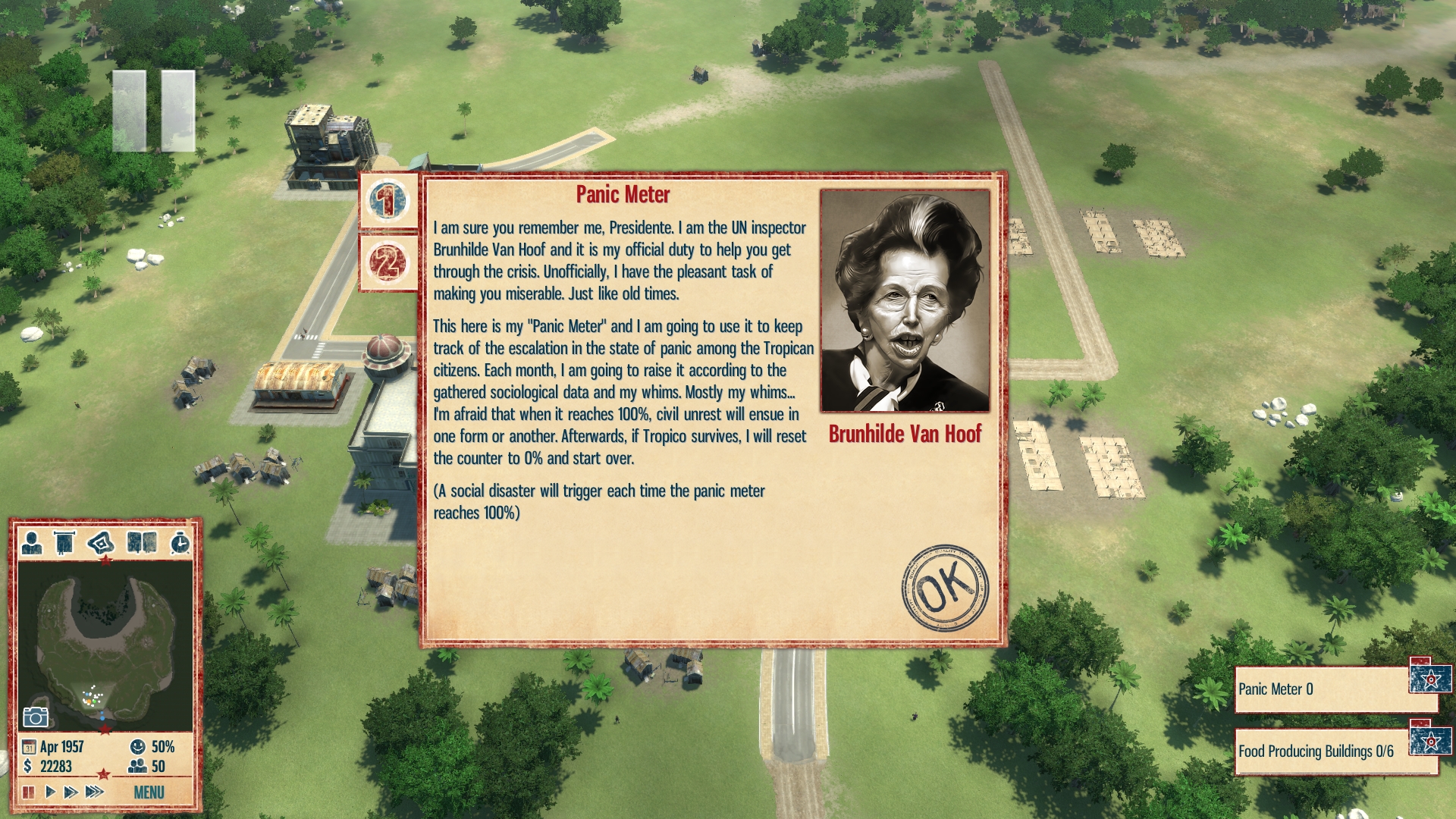Confirm the Panic Meter dialog with OK
1456x819 pixels.
pos(945,587)
